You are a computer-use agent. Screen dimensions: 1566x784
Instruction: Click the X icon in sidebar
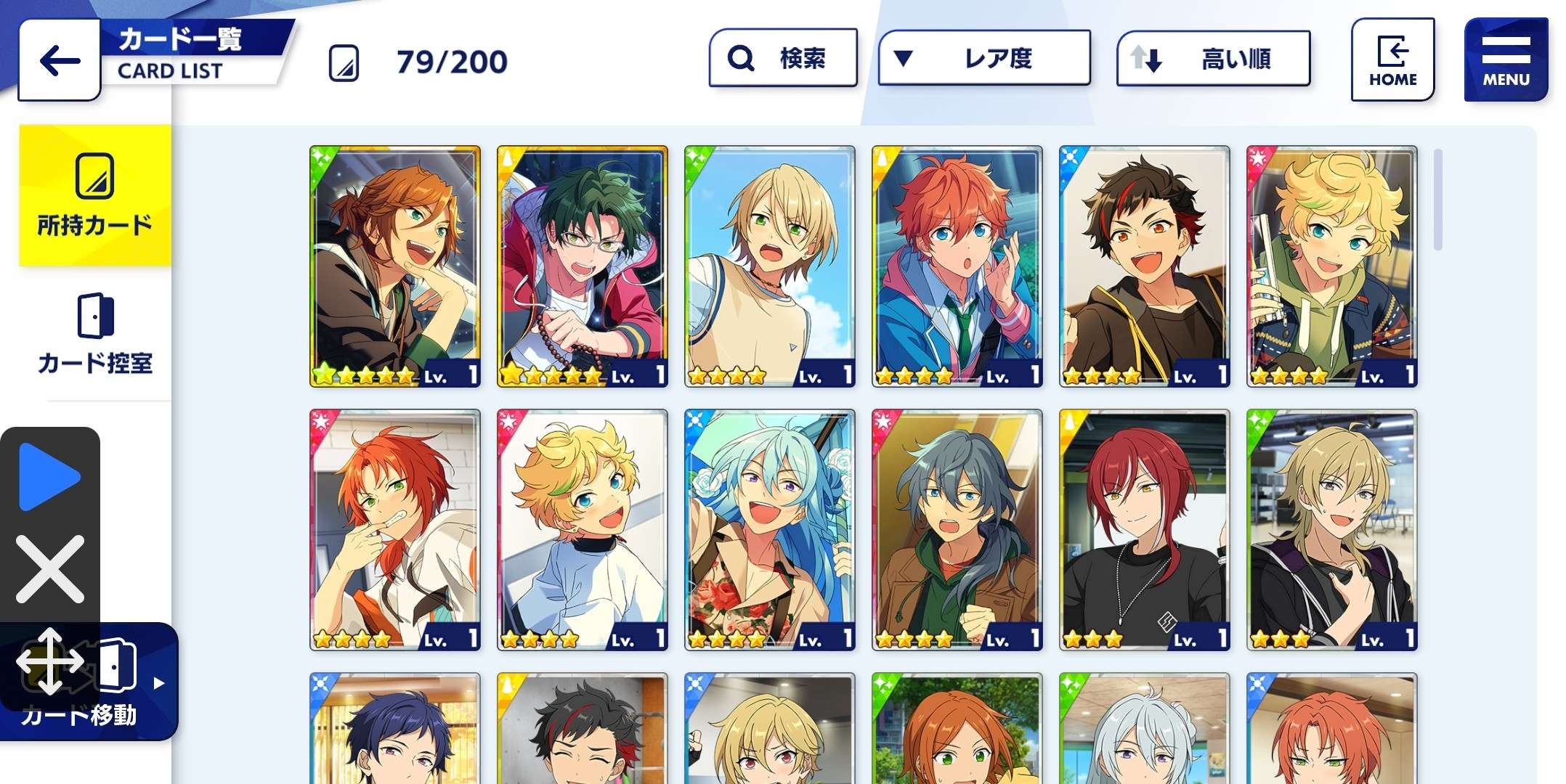pyautogui.click(x=49, y=570)
